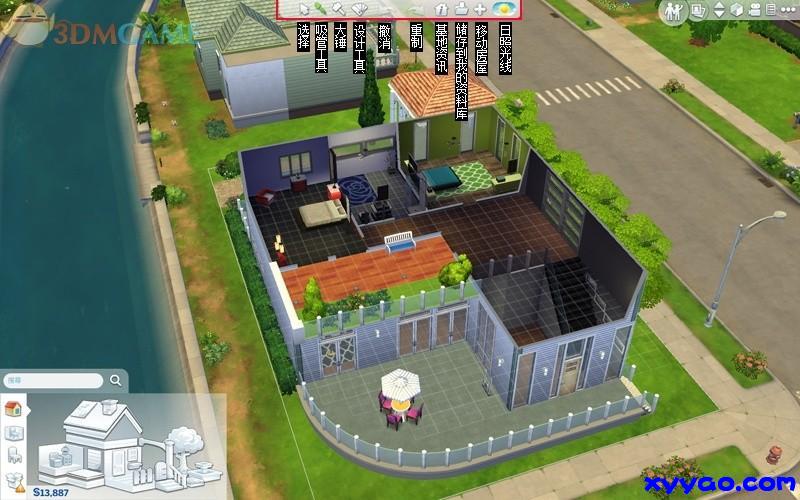This screenshot has width=800, height=500.
Task: Save the lot to my library
Action: tap(461, 9)
